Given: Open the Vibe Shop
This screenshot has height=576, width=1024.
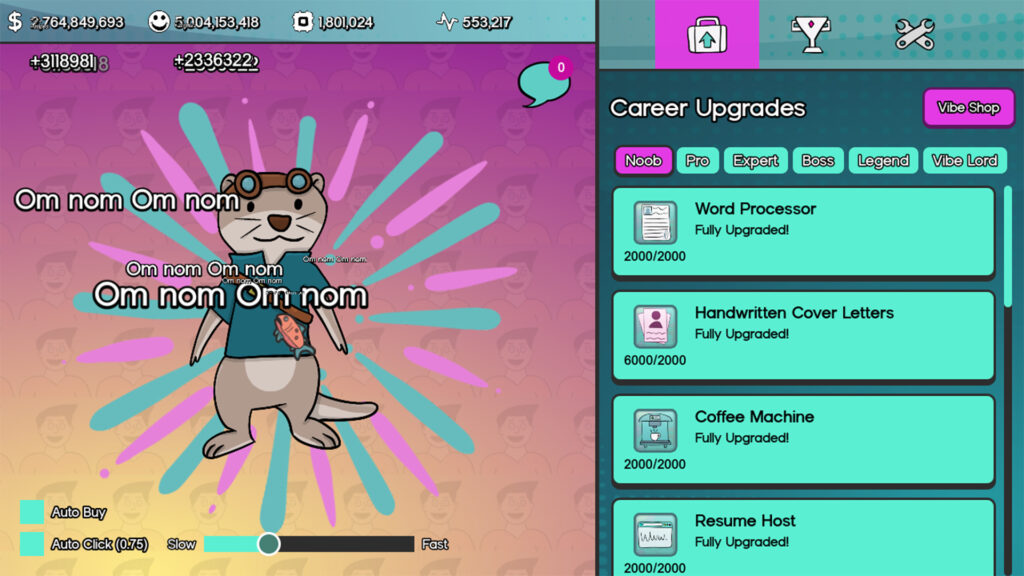Looking at the screenshot, I should click(968, 108).
